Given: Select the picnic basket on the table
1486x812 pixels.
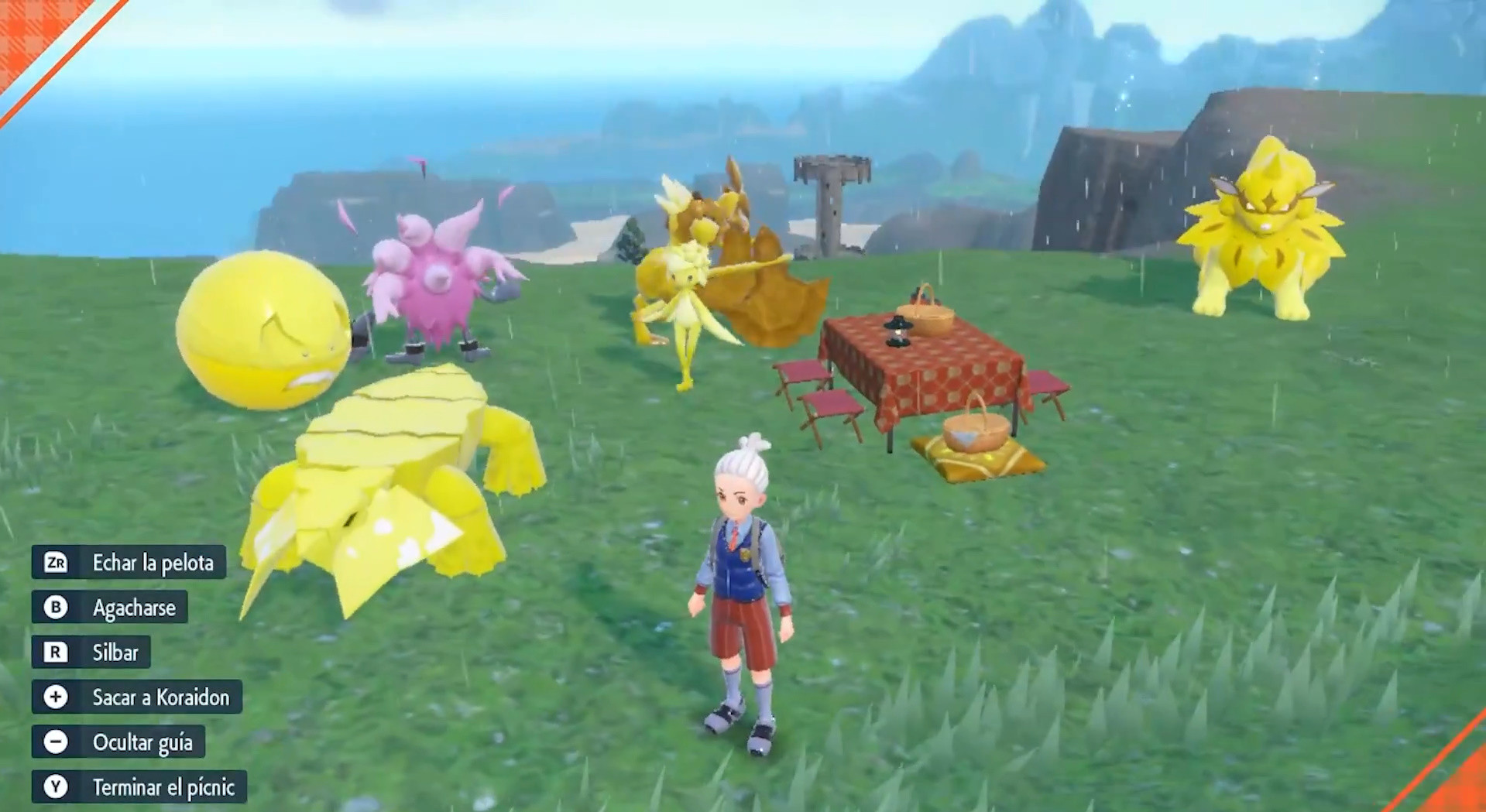Looking at the screenshot, I should point(928,316).
